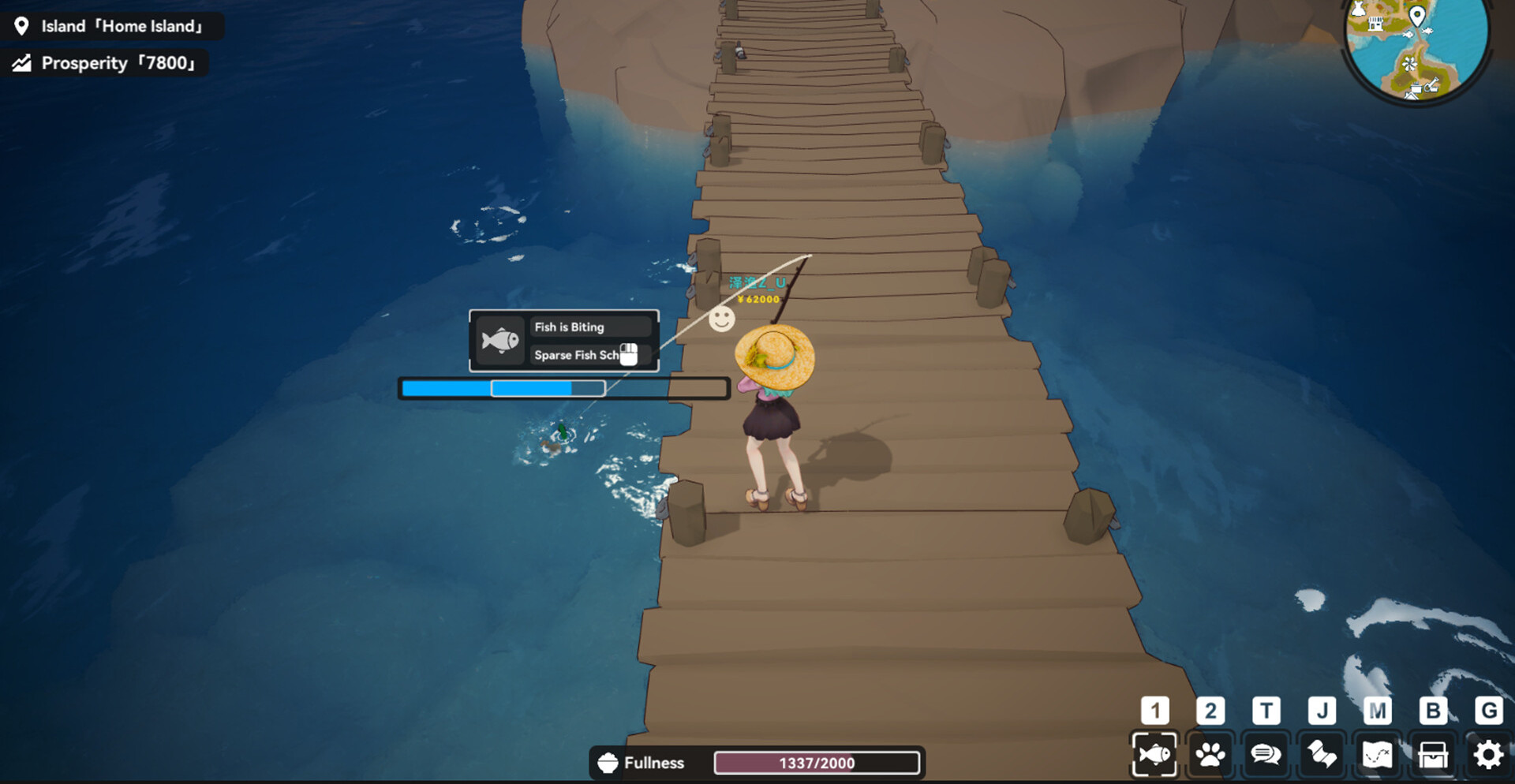Open the paw print pets menu
1515x784 pixels.
click(1210, 755)
